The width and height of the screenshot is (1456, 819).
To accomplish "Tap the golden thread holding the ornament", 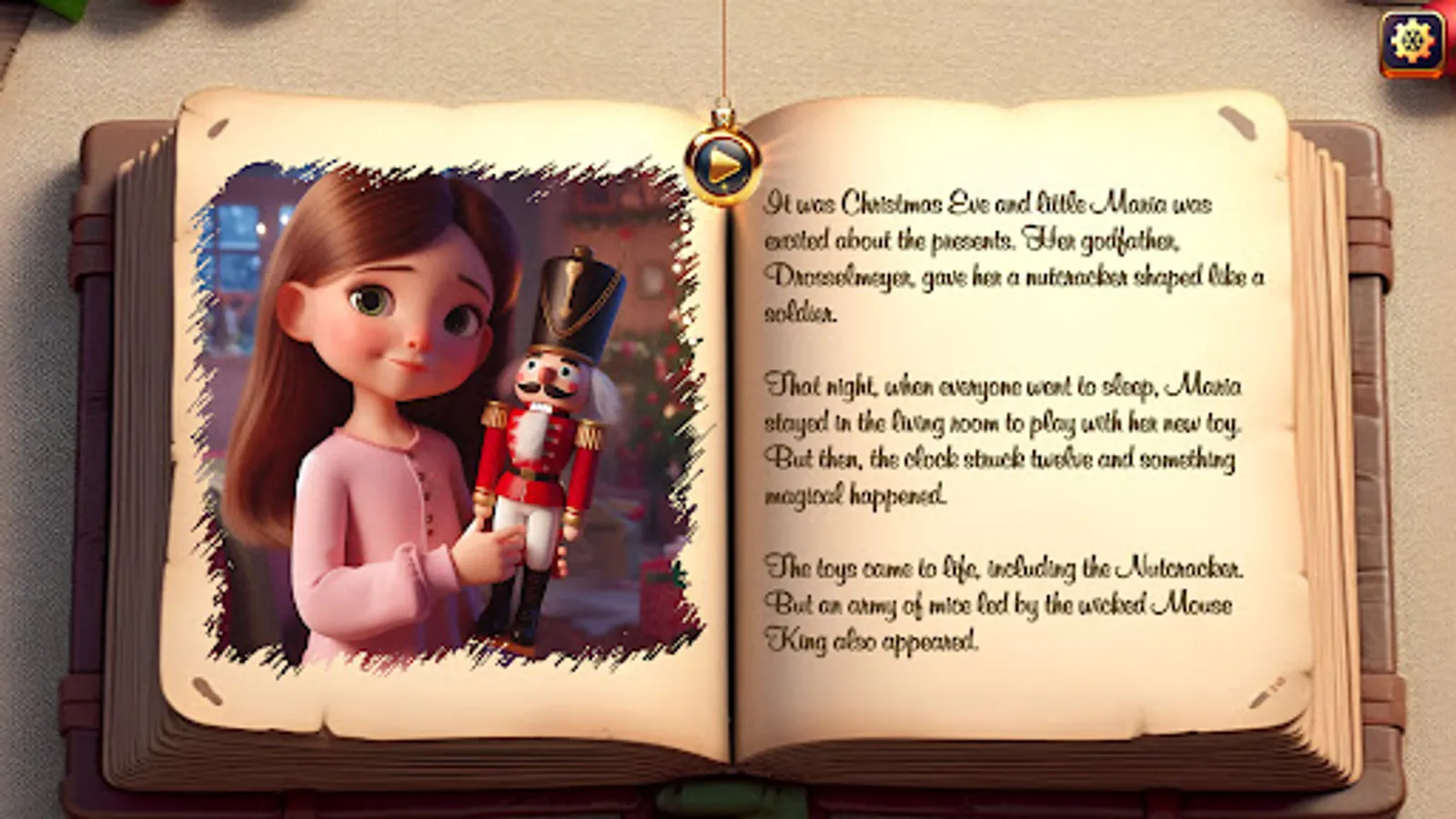I will click(723, 55).
